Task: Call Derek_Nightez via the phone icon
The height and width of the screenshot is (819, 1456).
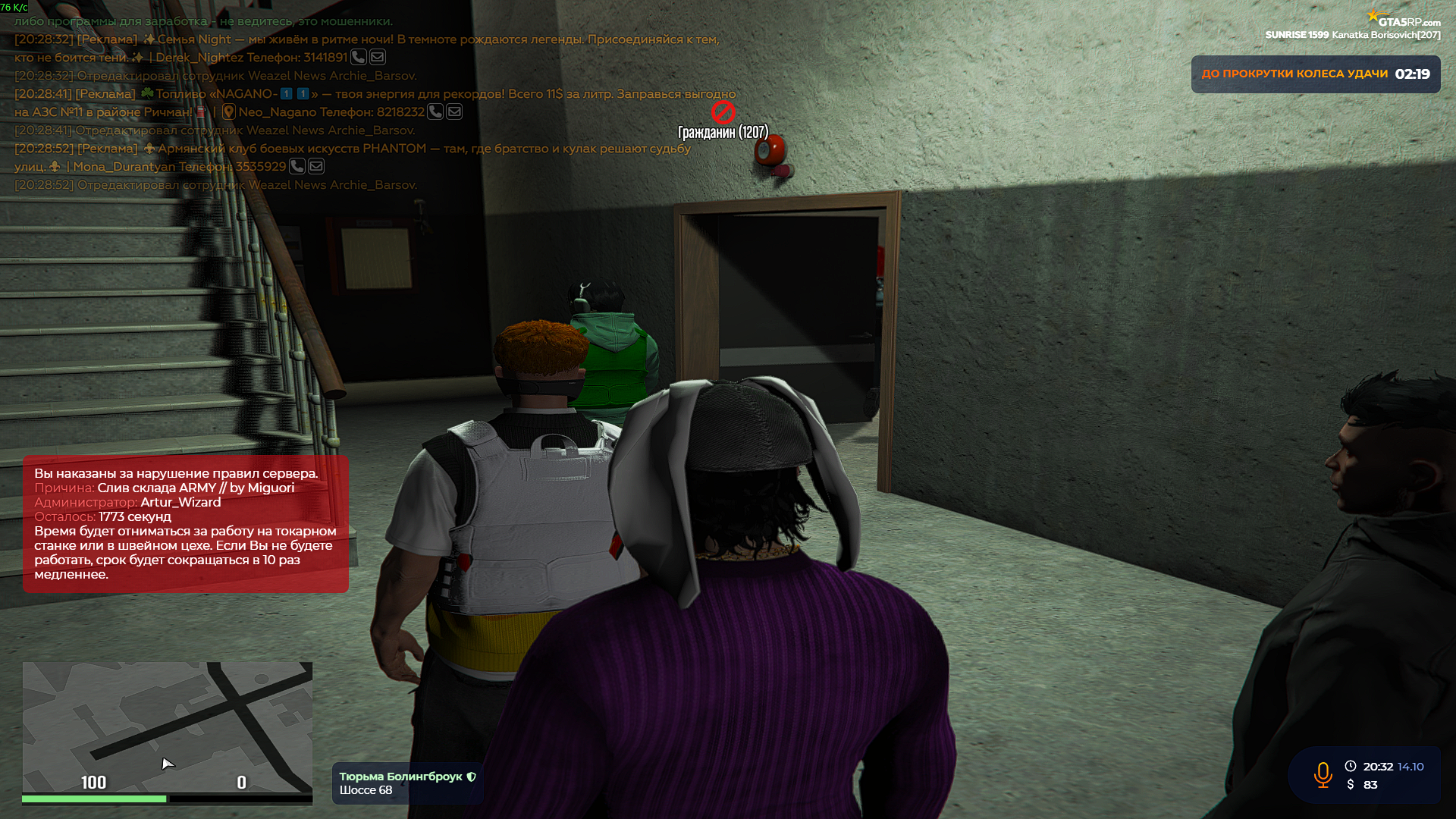Action: point(358,58)
